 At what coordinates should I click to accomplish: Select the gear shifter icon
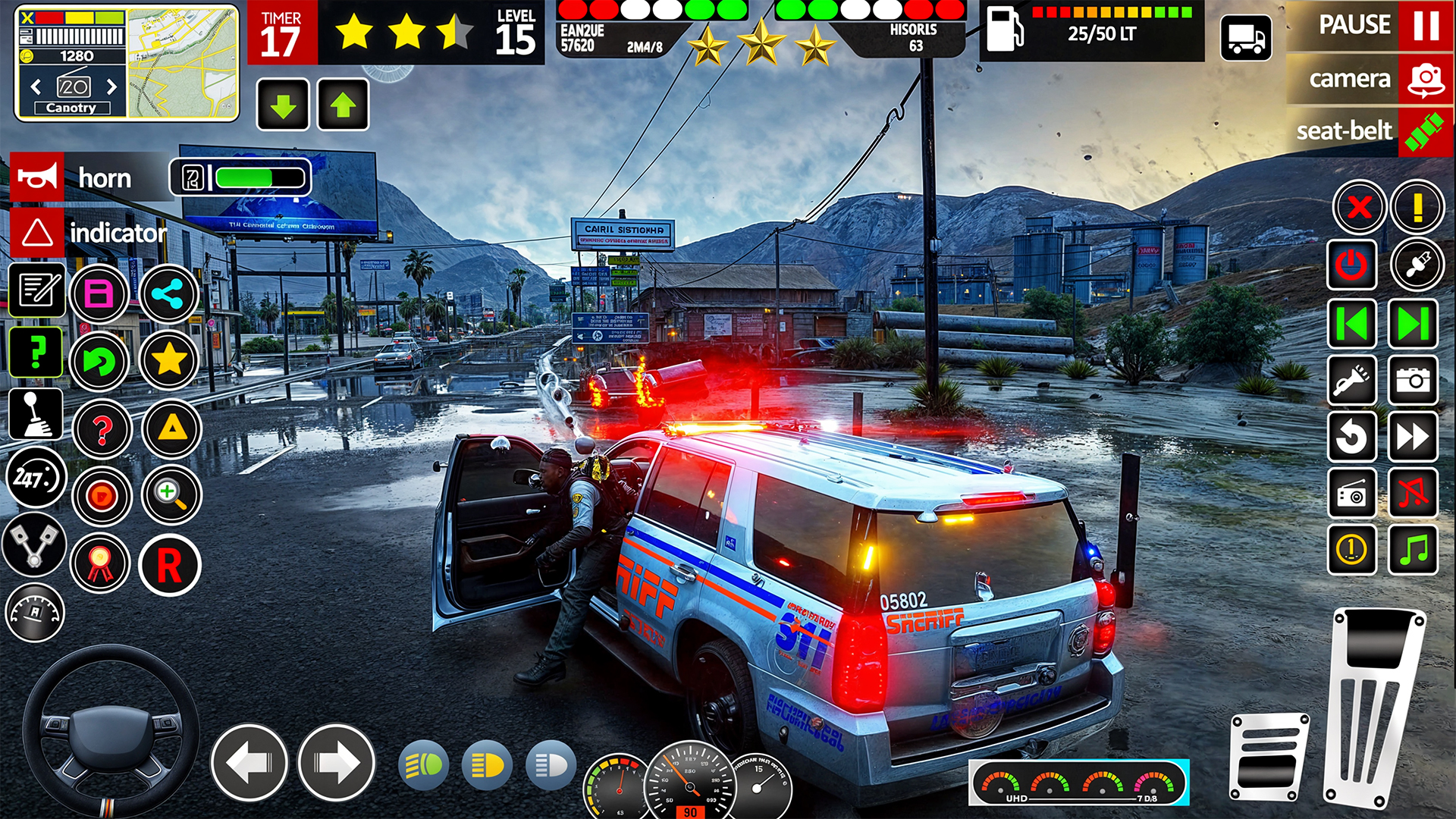34,414
